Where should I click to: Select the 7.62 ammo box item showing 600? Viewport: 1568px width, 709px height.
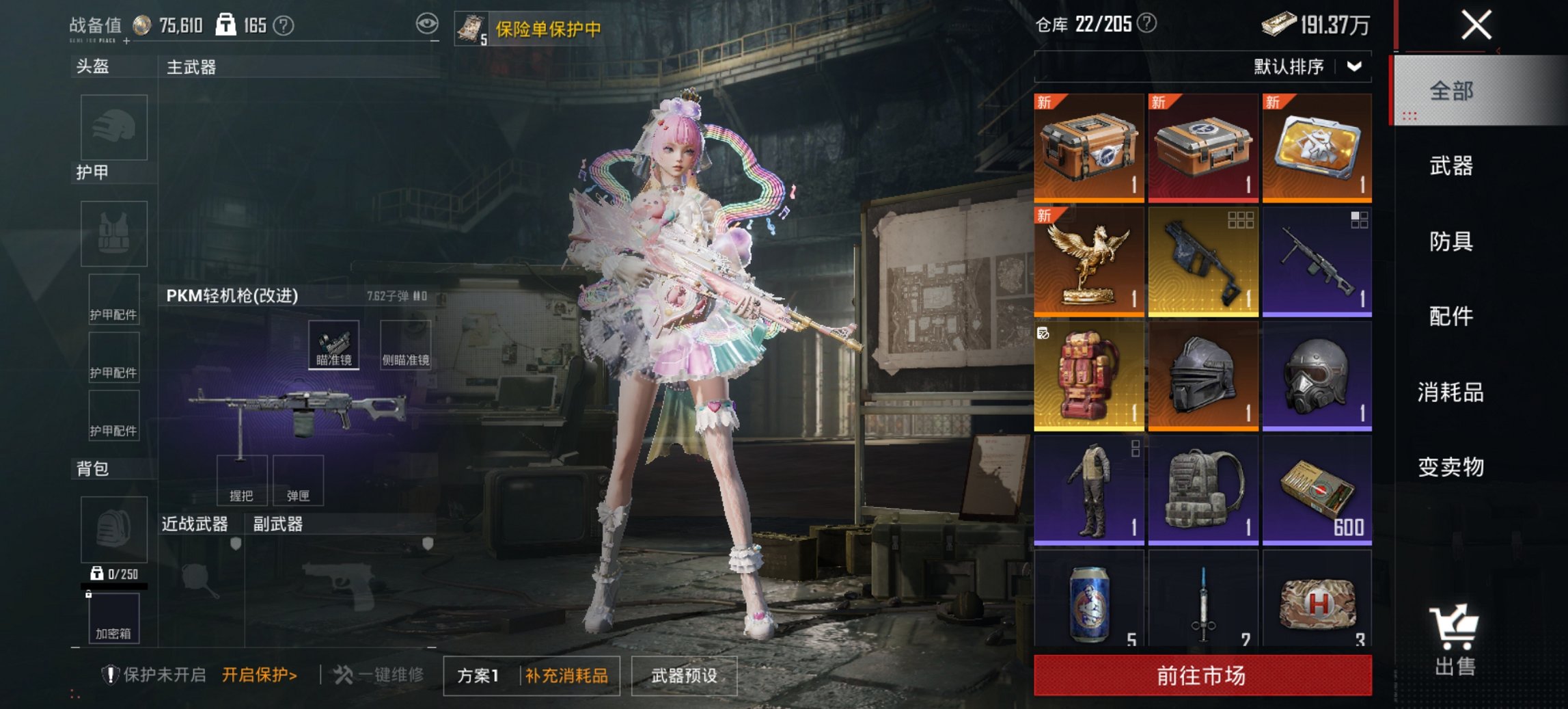tap(1317, 491)
